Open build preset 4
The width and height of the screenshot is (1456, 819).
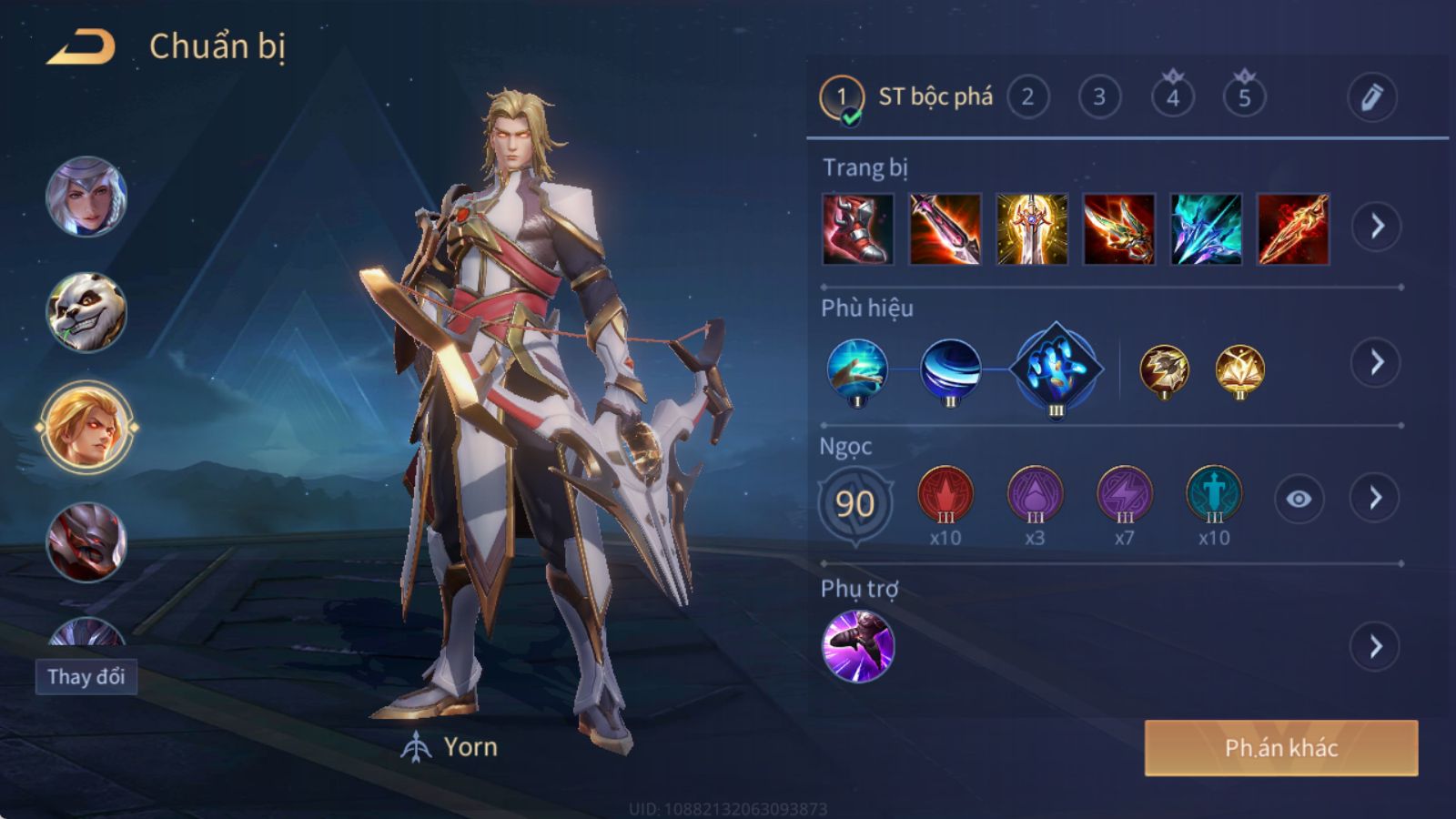[x=1172, y=97]
